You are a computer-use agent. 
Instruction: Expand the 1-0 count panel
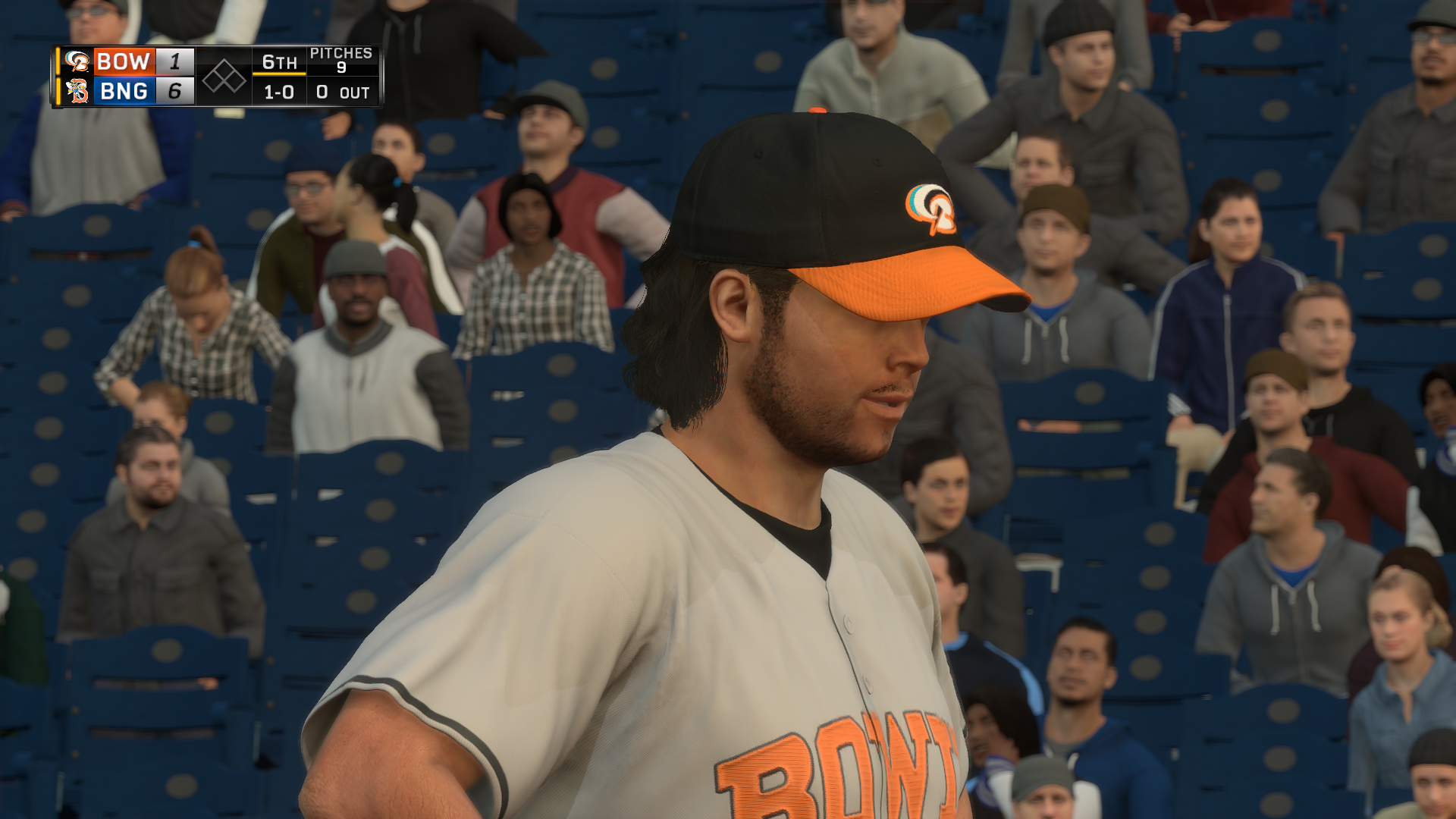pyautogui.click(x=278, y=93)
